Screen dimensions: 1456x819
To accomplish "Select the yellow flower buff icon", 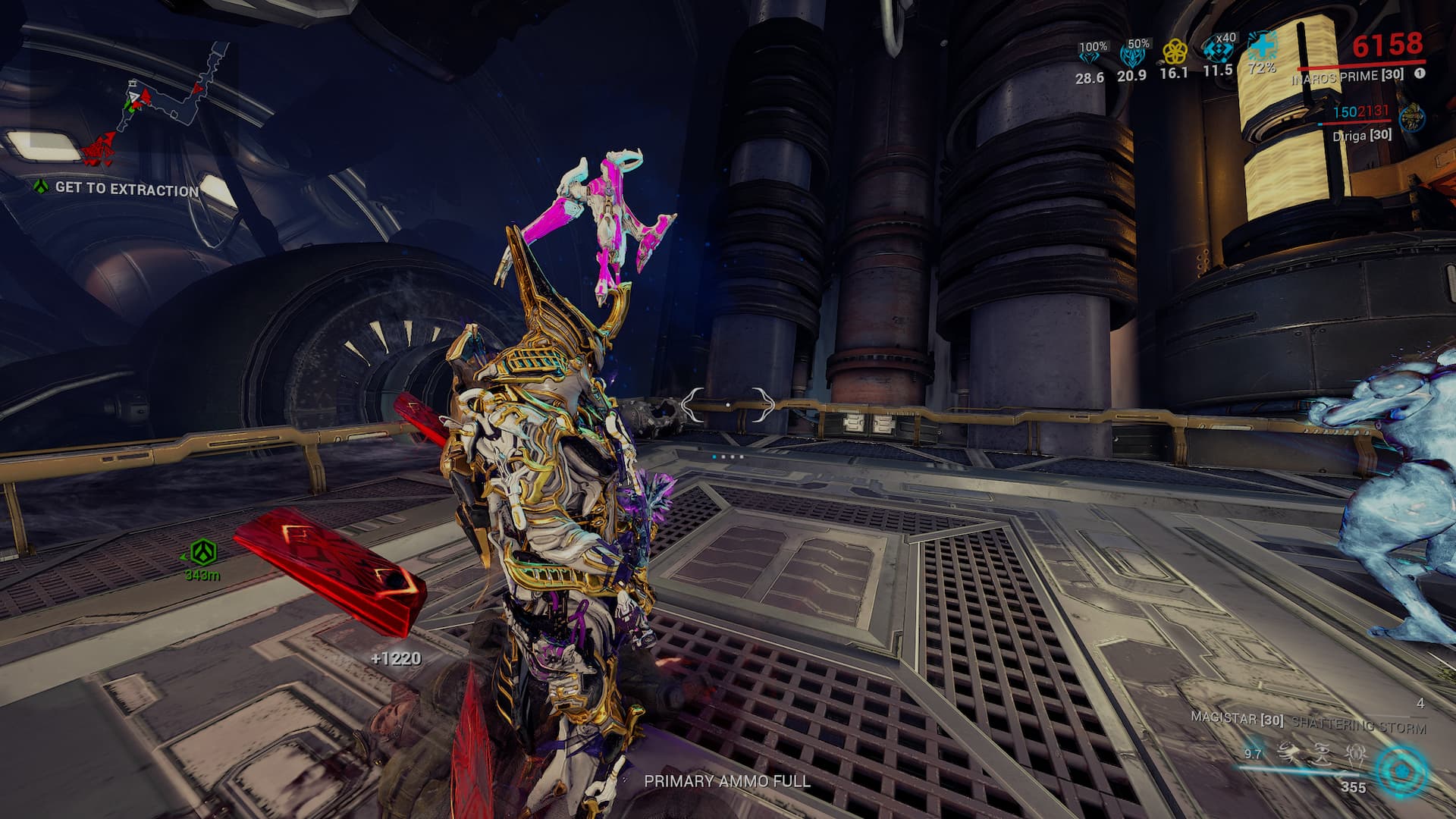I will (x=1175, y=52).
